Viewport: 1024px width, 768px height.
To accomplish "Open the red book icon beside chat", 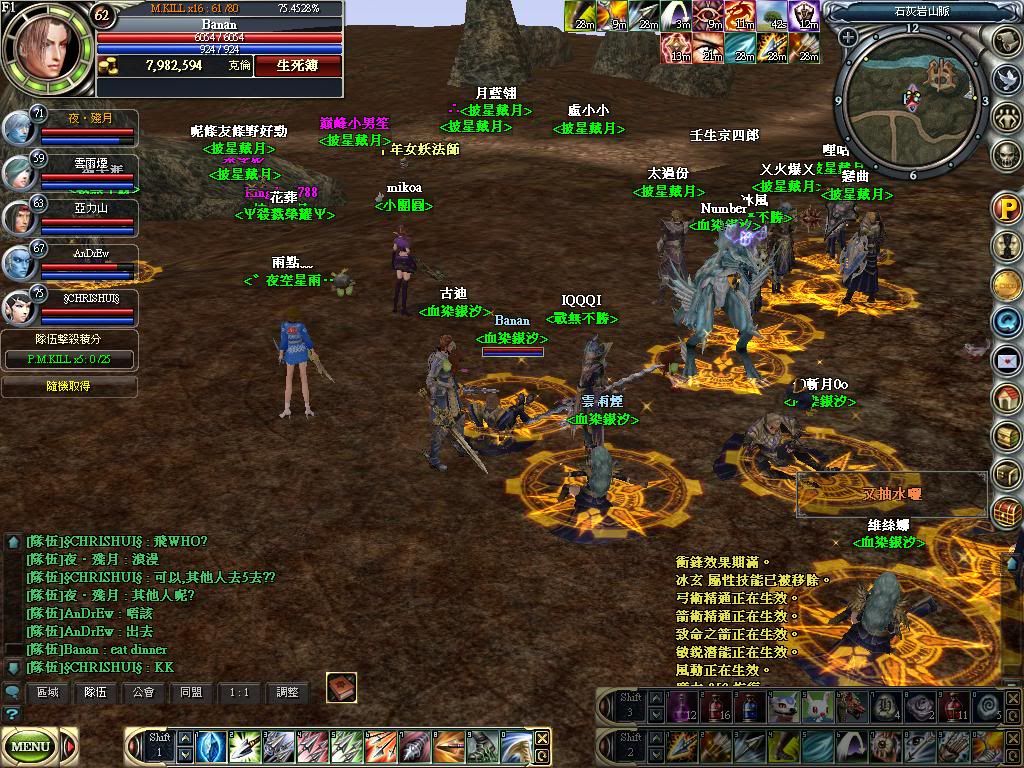I will click(x=341, y=688).
